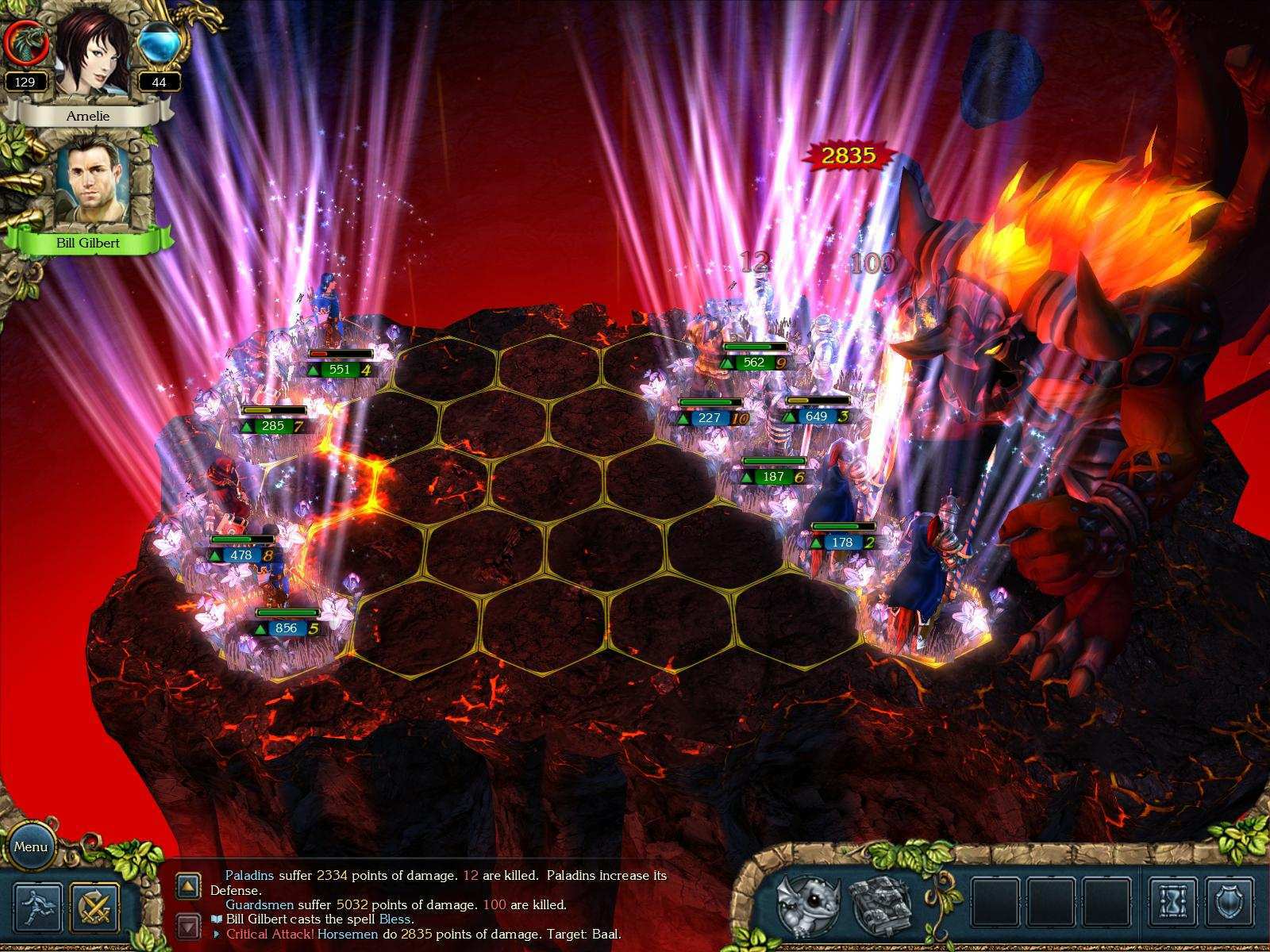
Task: Click the red dragon rage orb
Action: pyautogui.click(x=26, y=44)
